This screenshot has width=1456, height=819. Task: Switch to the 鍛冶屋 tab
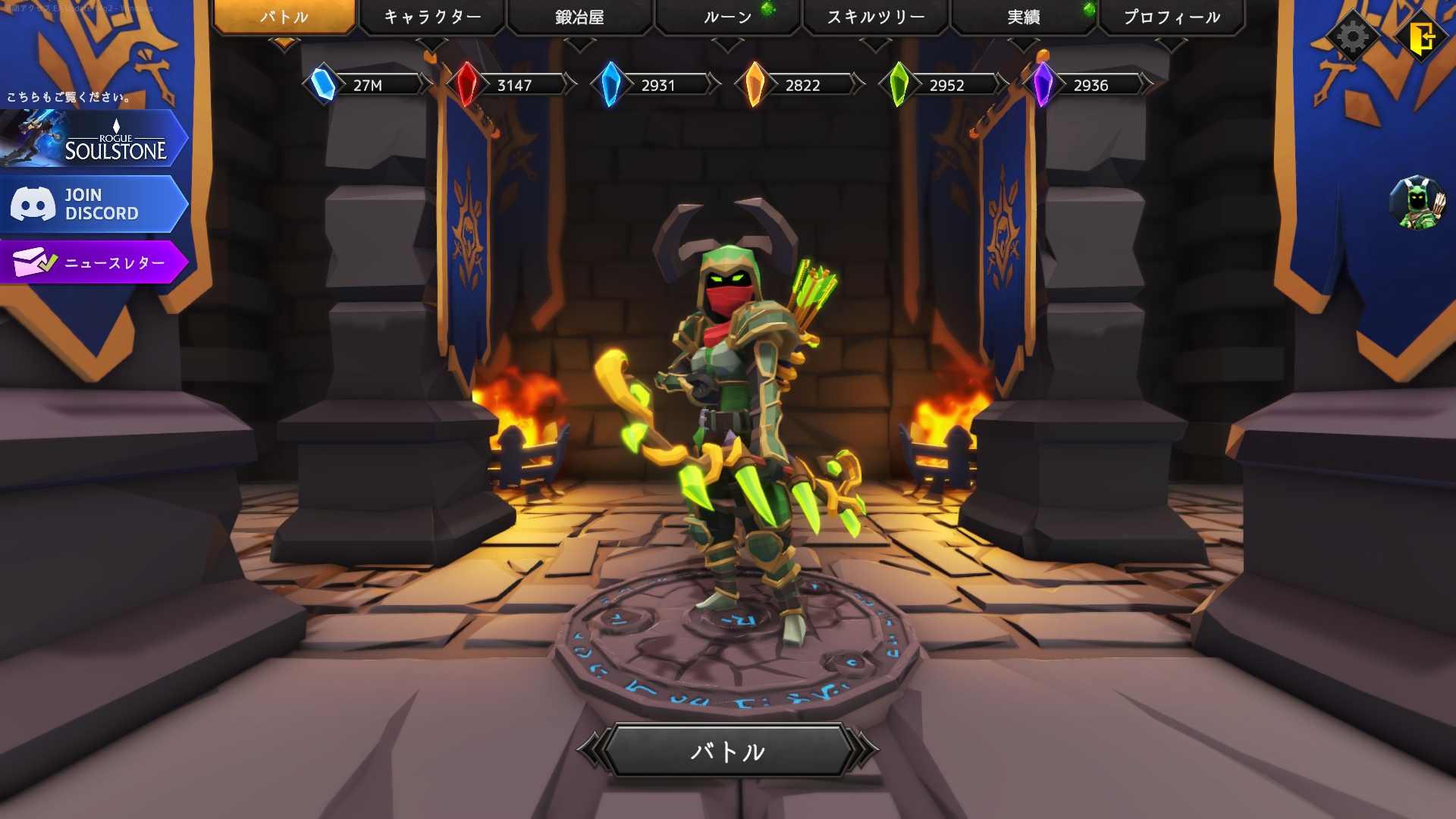coord(579,17)
